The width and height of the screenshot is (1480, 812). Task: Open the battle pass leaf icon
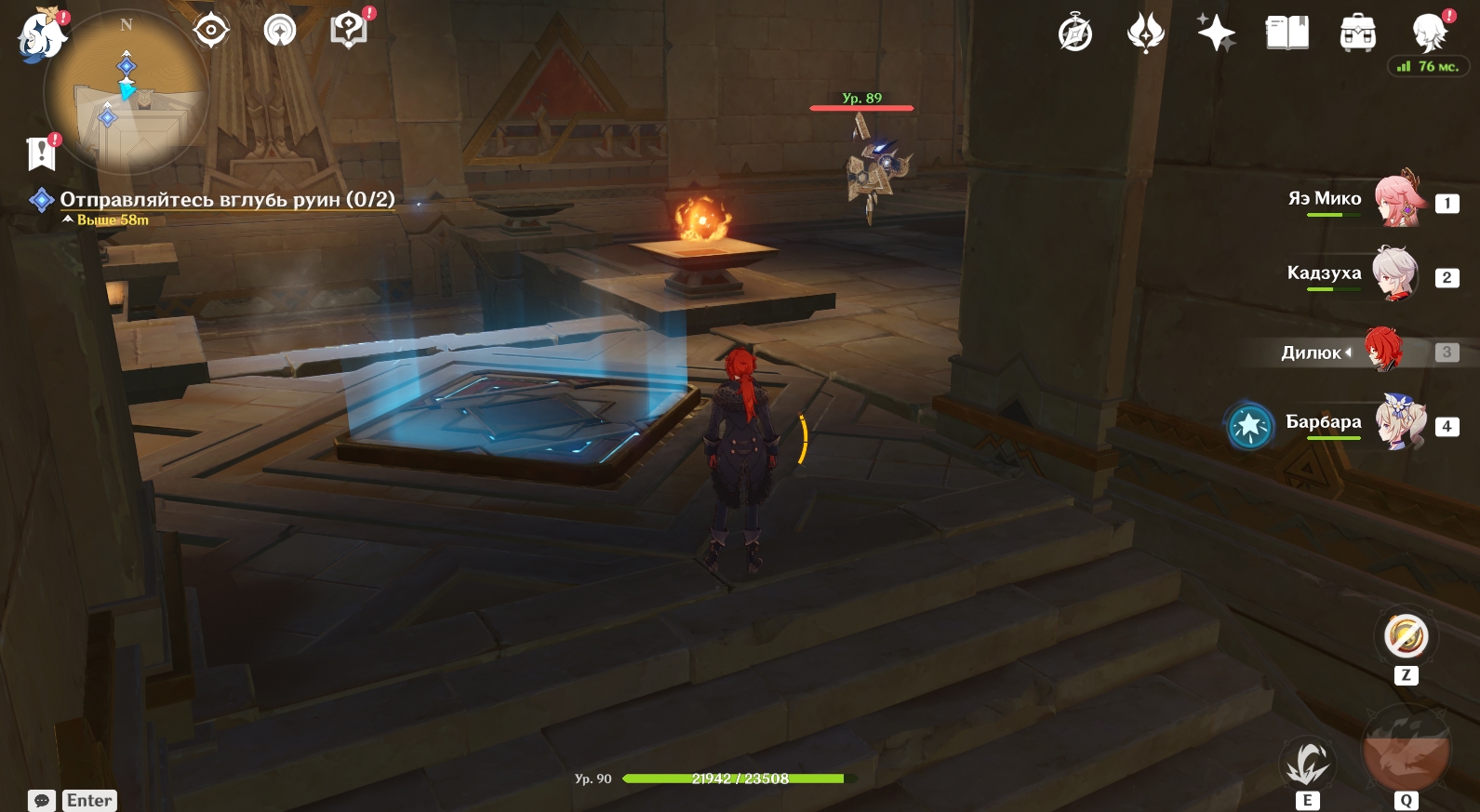click(1145, 33)
